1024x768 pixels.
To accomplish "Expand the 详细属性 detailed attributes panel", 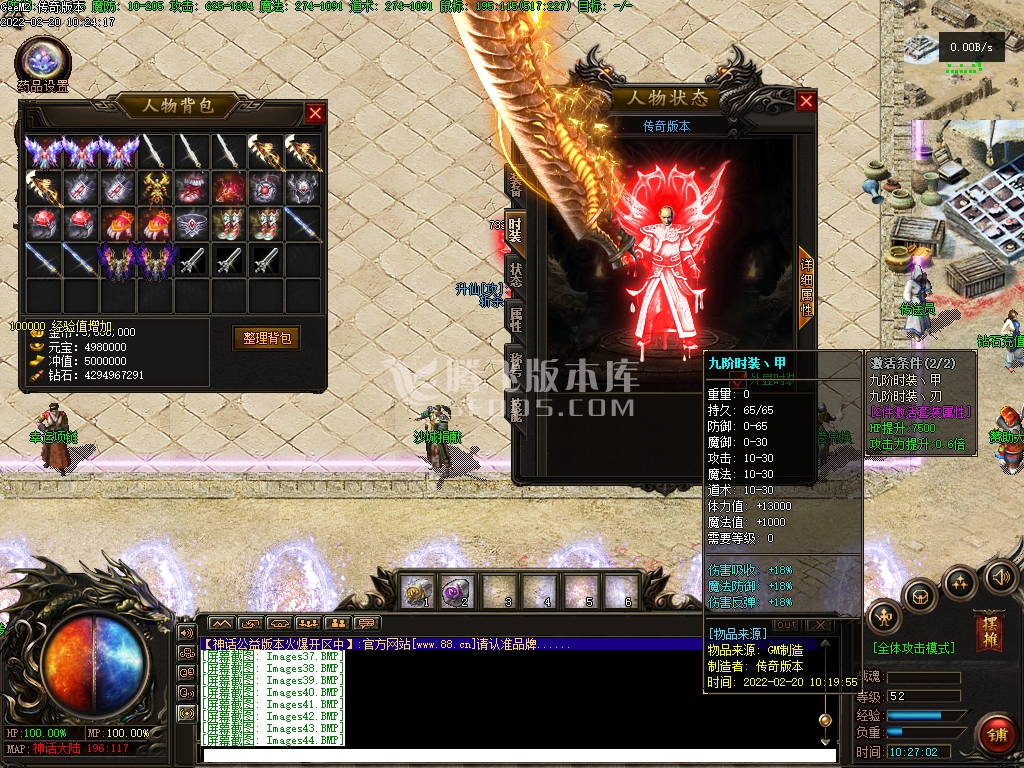I will coord(806,287).
